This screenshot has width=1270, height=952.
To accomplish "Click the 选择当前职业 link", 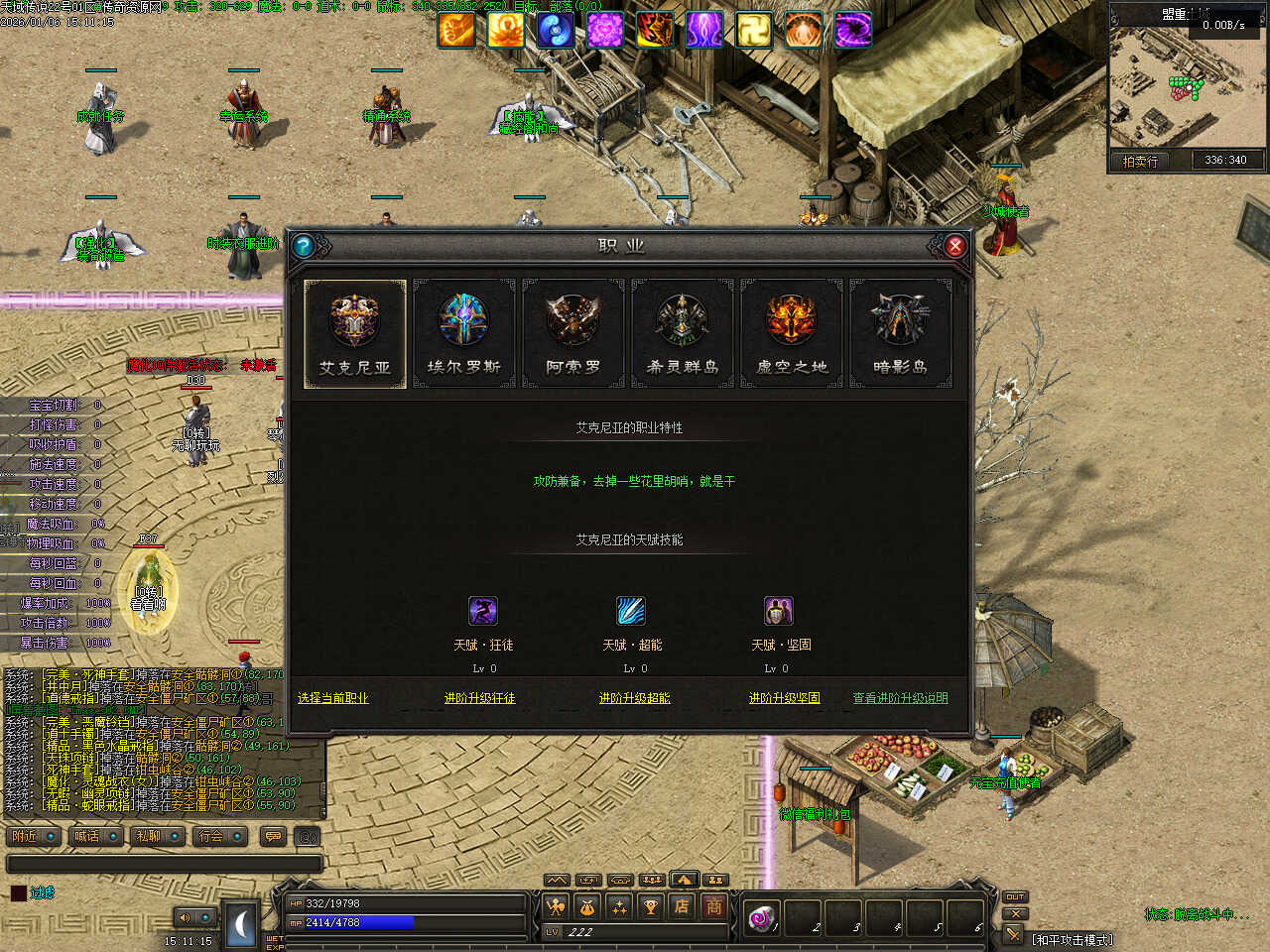I will pos(332,698).
